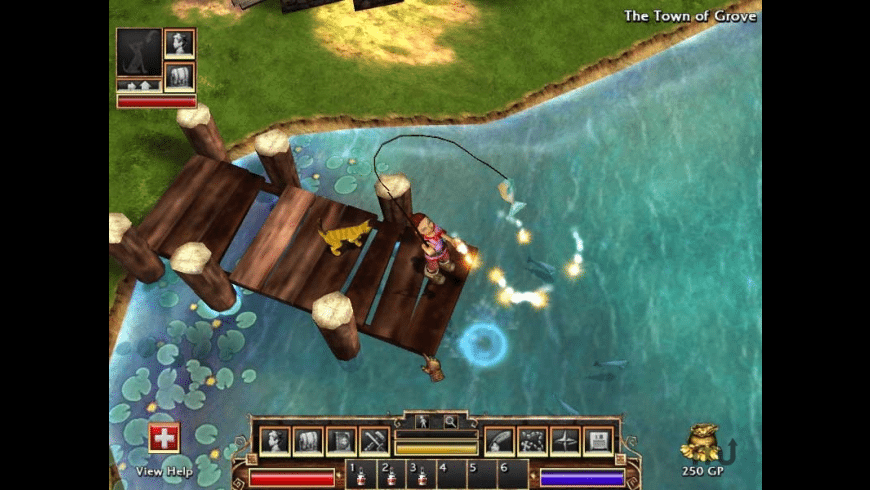Click the pet panel character head icon

(x=180, y=43)
